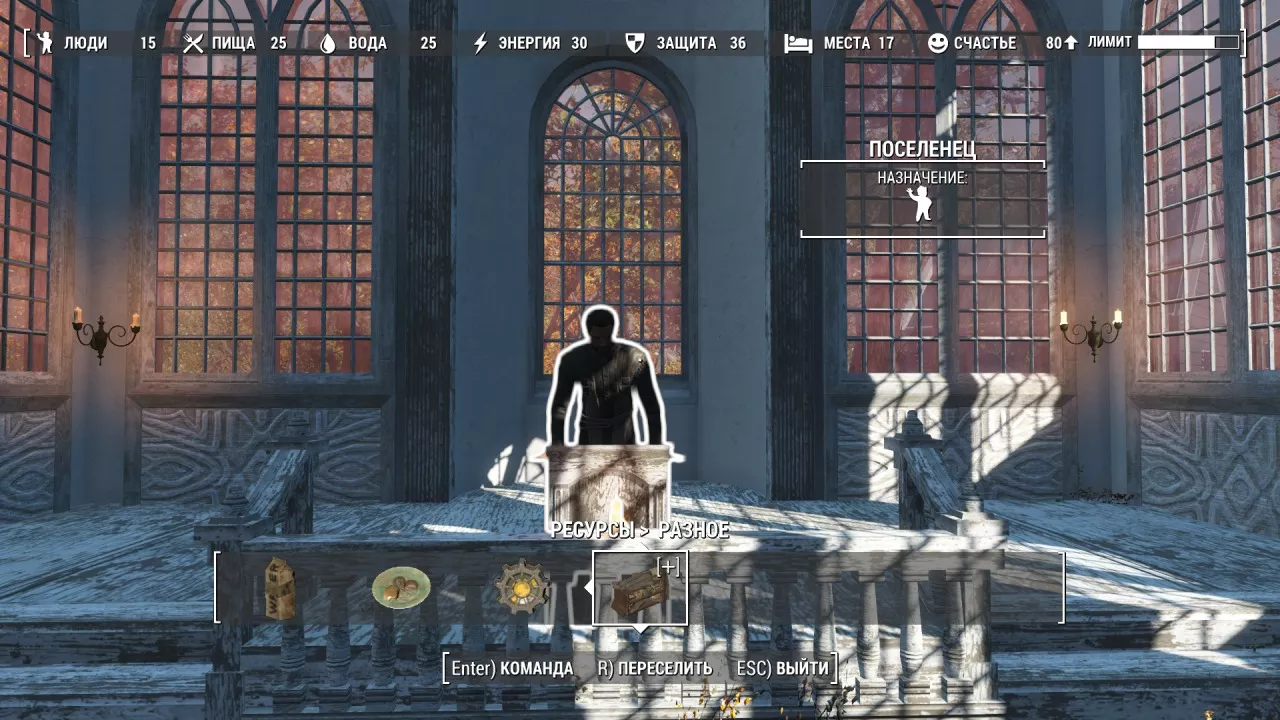Screen dimensions: 1280x720
Task: Choose the food plate category icon
Action: click(x=401, y=588)
